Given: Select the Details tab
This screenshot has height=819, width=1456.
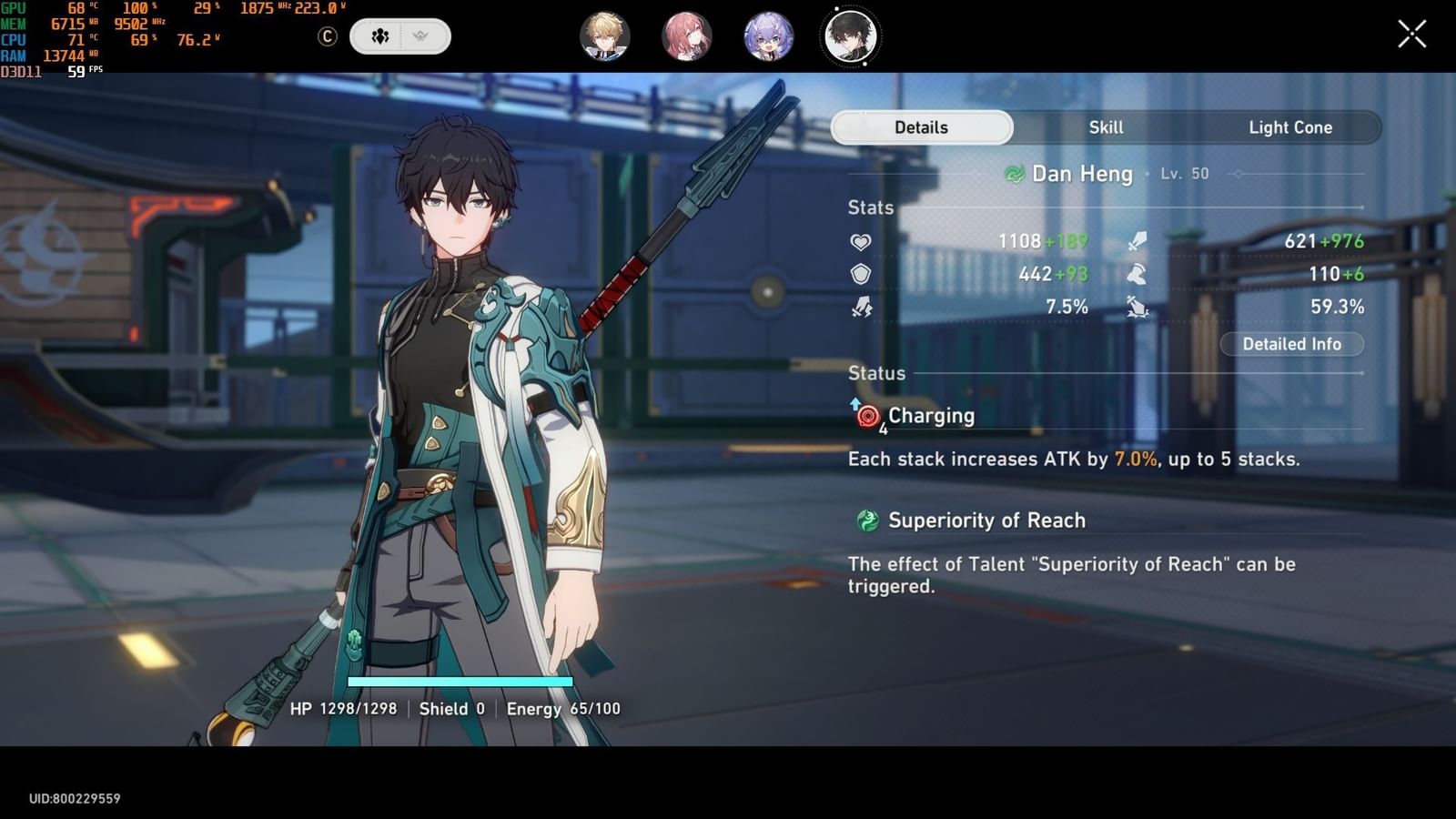Looking at the screenshot, I should (921, 127).
